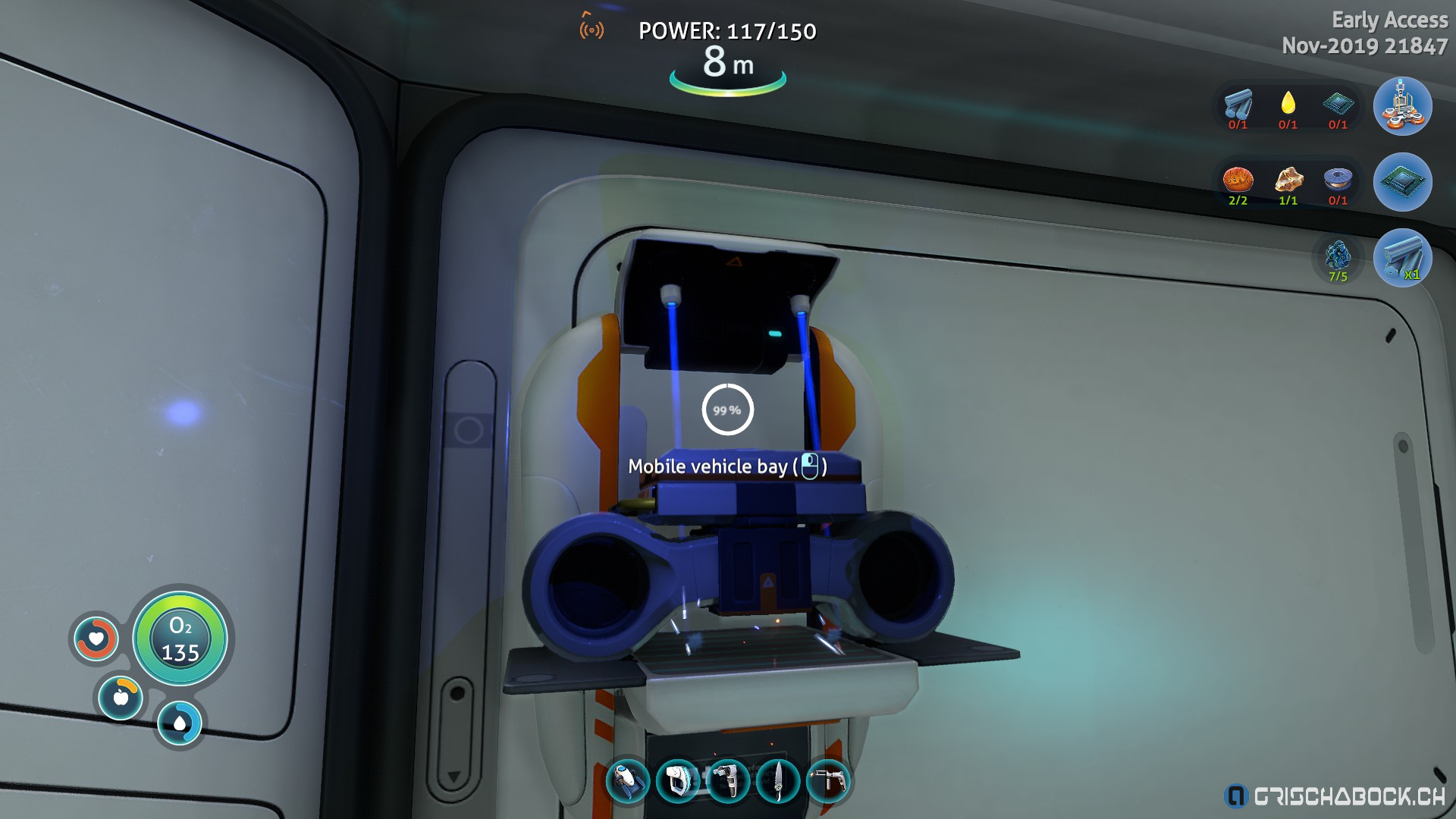
Task: Select the pinned titanium ingot recipe
Action: point(1402,258)
